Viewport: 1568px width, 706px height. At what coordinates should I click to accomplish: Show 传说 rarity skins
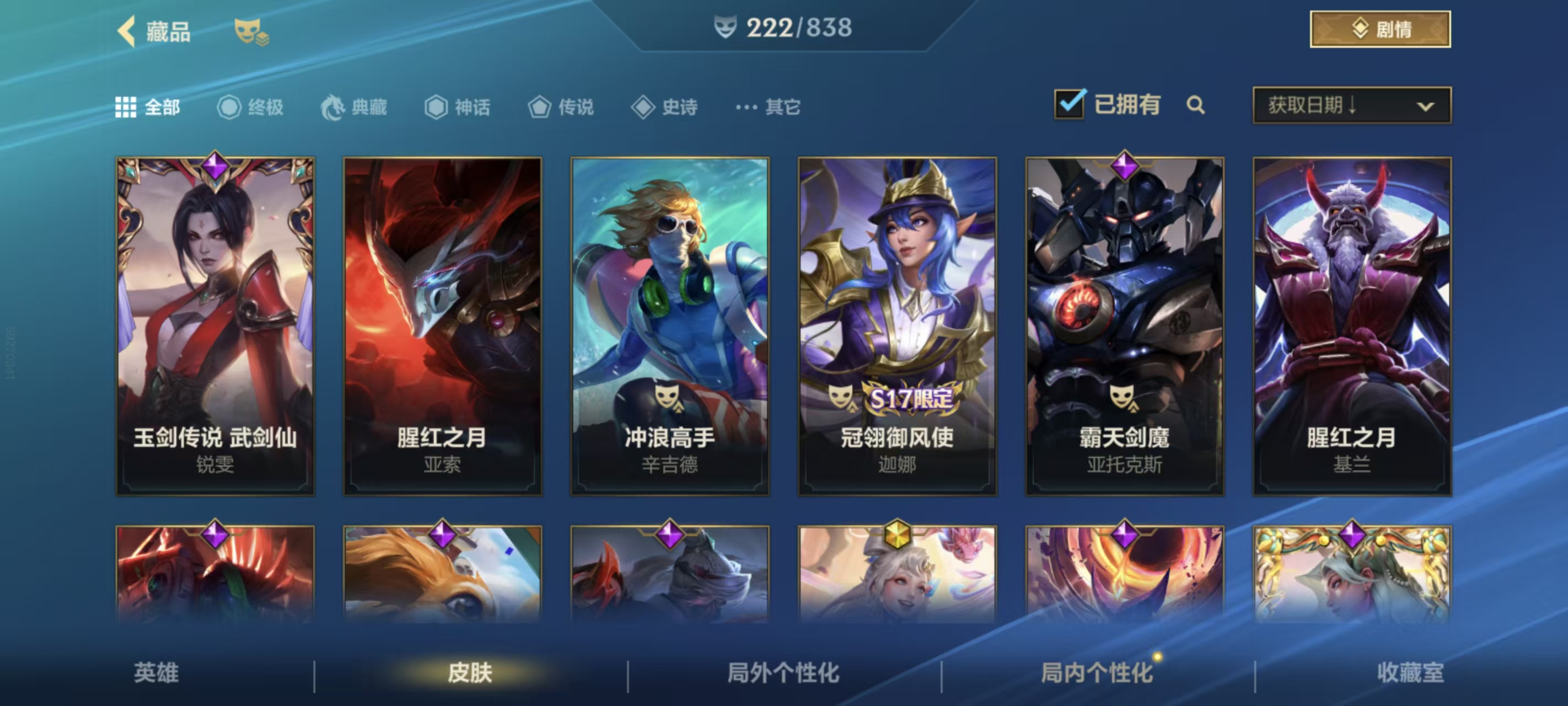point(561,107)
